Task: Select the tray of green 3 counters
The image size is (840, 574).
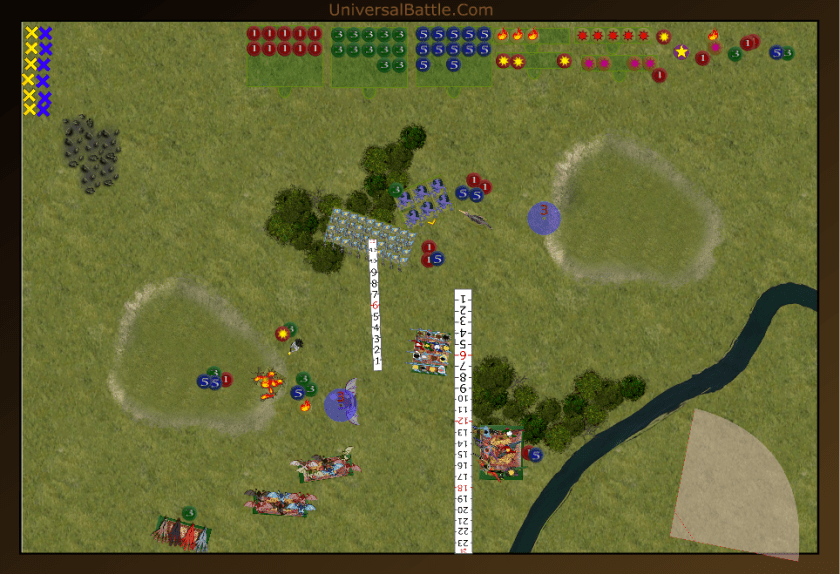Action: pyautogui.click(x=369, y=55)
